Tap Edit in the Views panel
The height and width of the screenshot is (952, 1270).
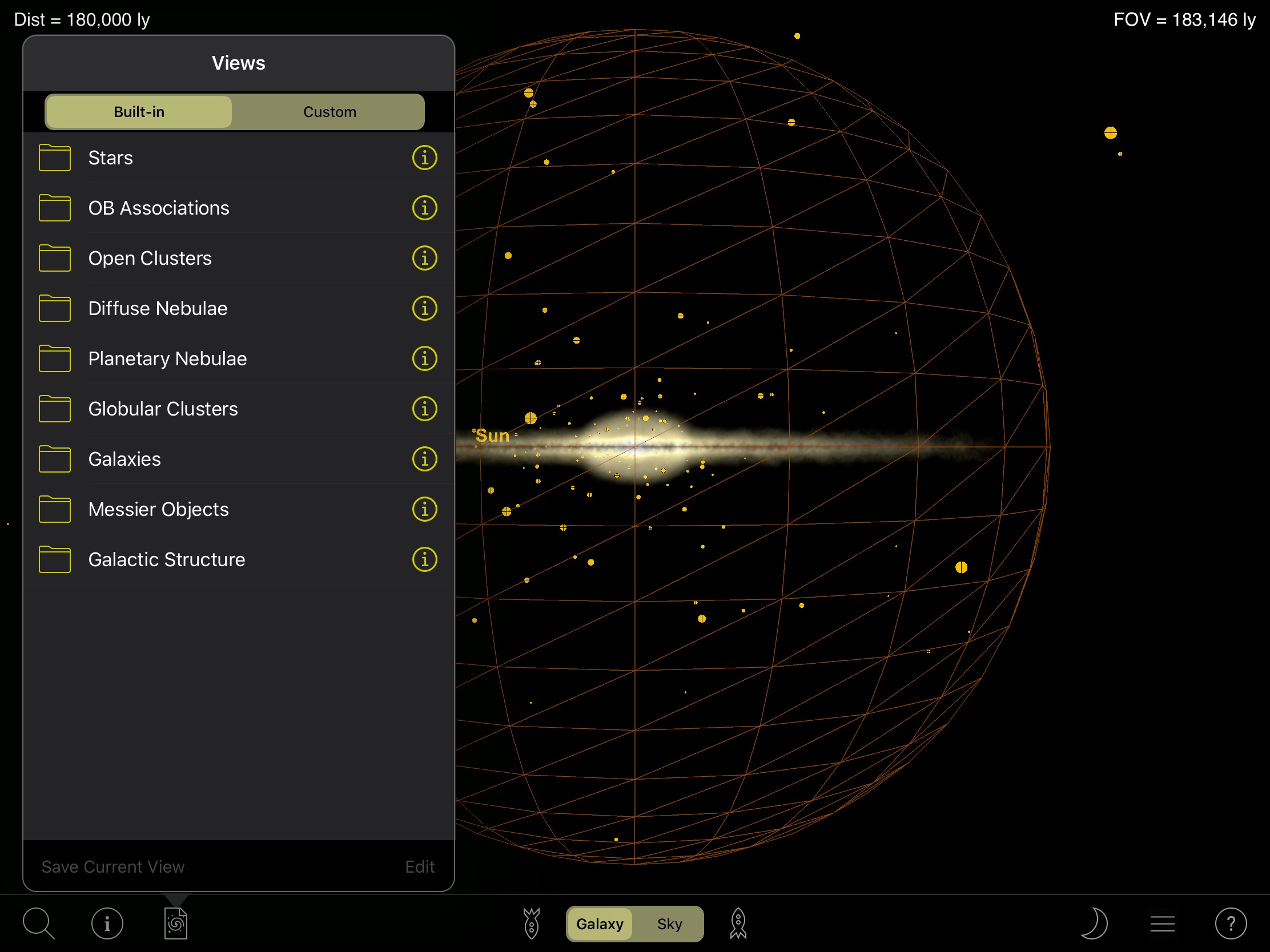tap(420, 866)
